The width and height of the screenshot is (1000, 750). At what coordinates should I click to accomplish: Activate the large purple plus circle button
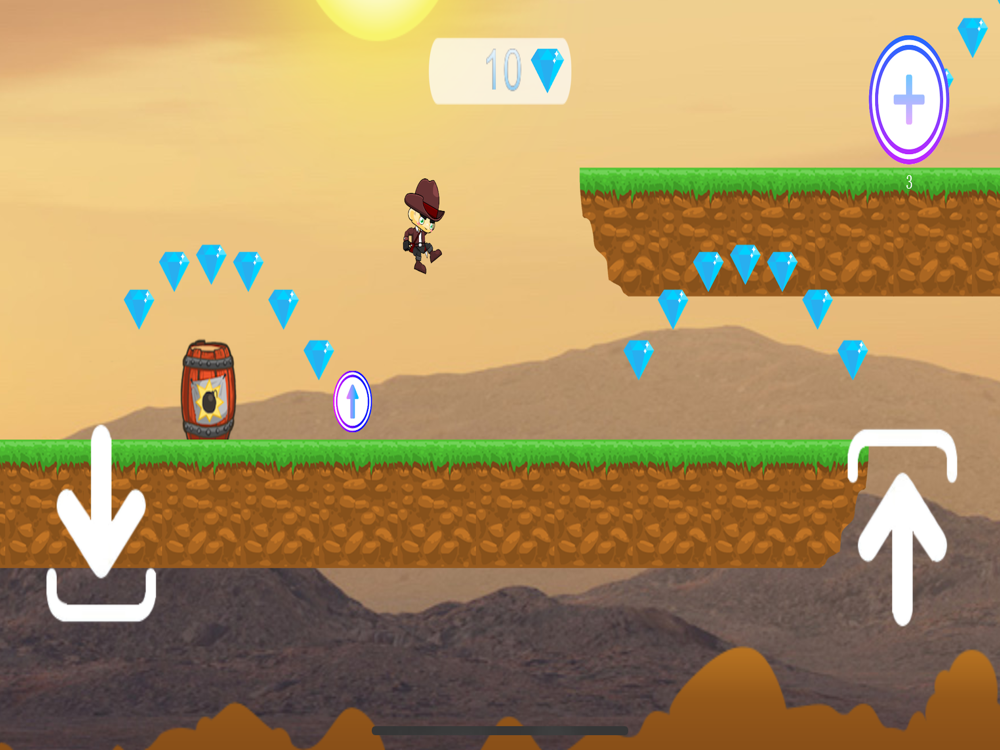click(x=908, y=100)
